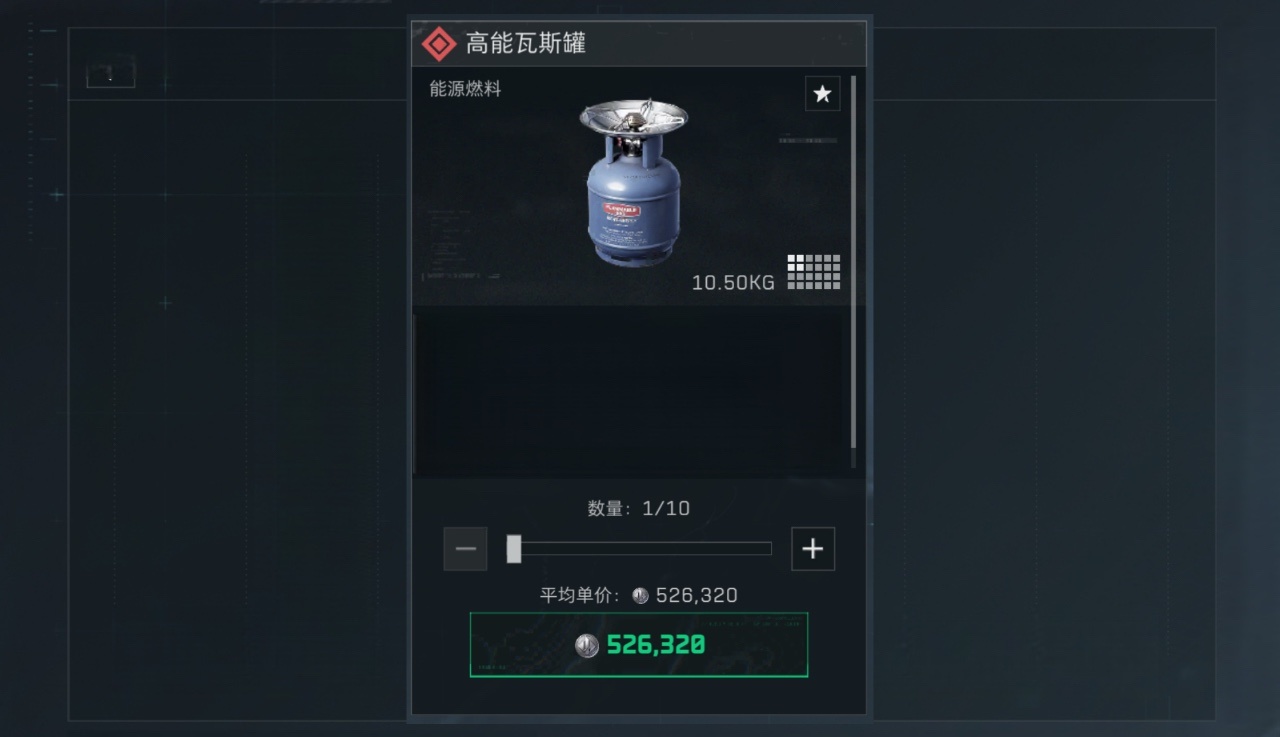Image resolution: width=1280 pixels, height=737 pixels.
Task: Favorite the item with the star button
Action: click(822, 94)
